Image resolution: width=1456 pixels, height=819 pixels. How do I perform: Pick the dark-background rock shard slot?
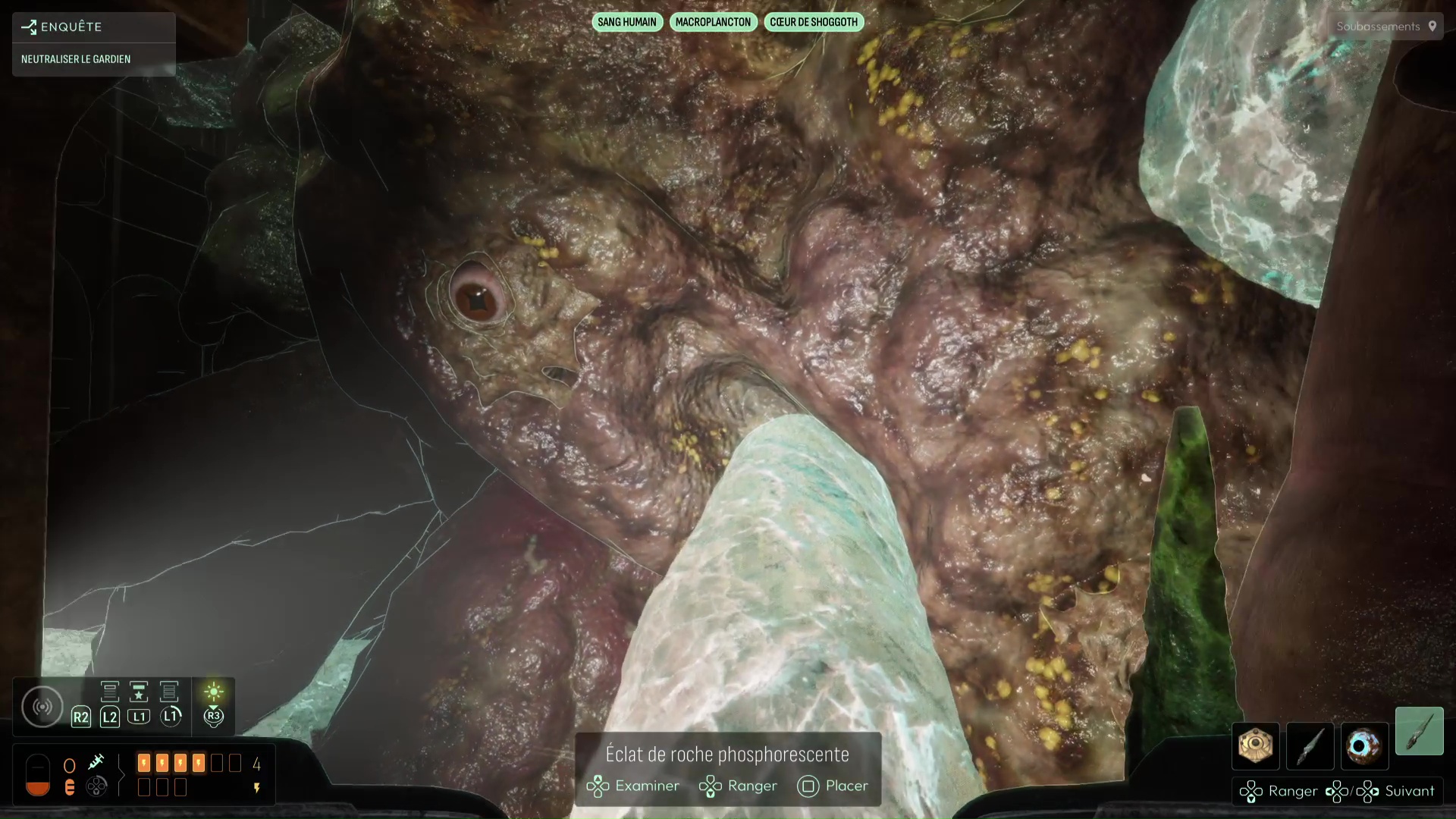tap(1310, 745)
